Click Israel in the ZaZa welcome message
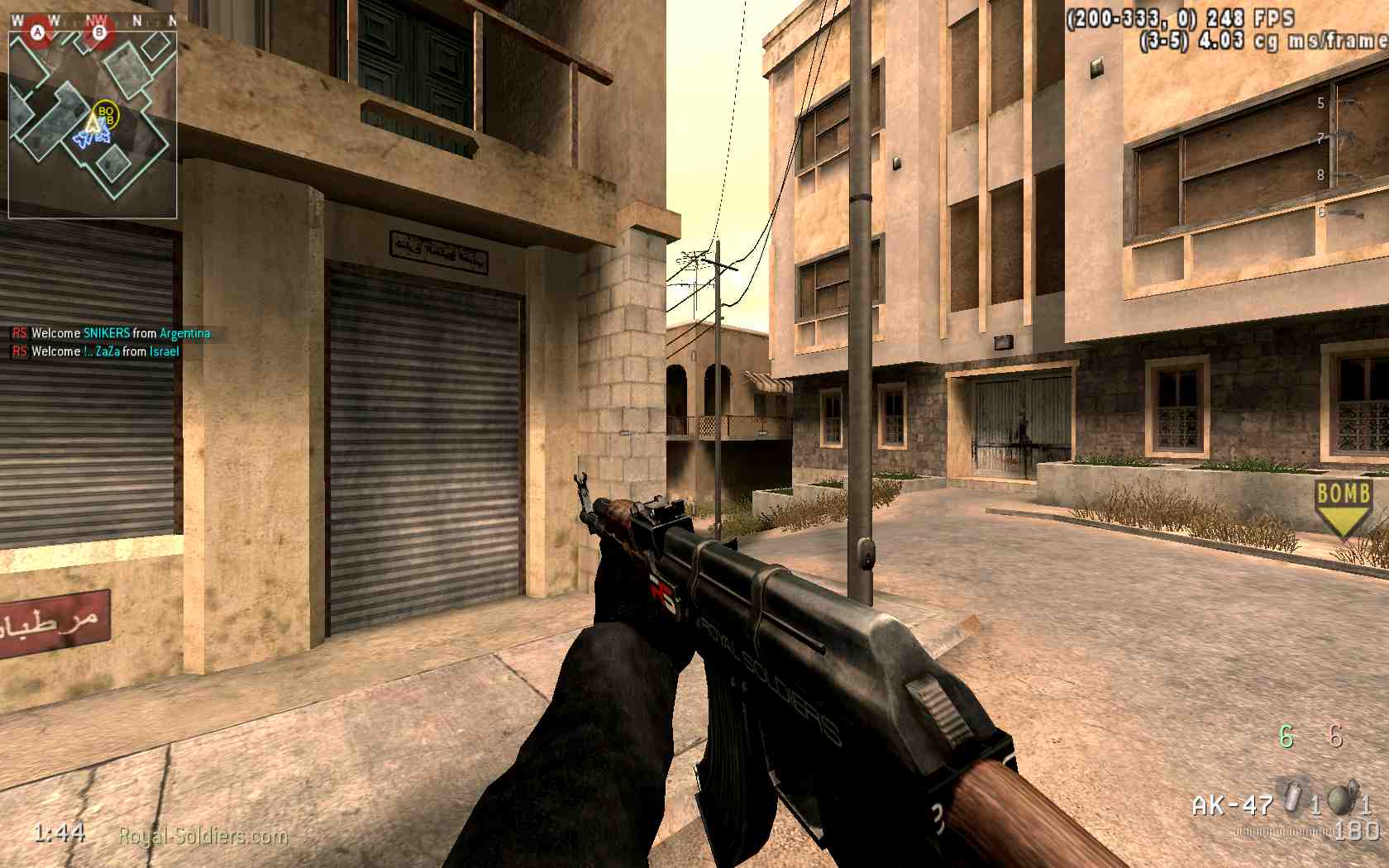The width and height of the screenshot is (1389, 868). pos(166,351)
